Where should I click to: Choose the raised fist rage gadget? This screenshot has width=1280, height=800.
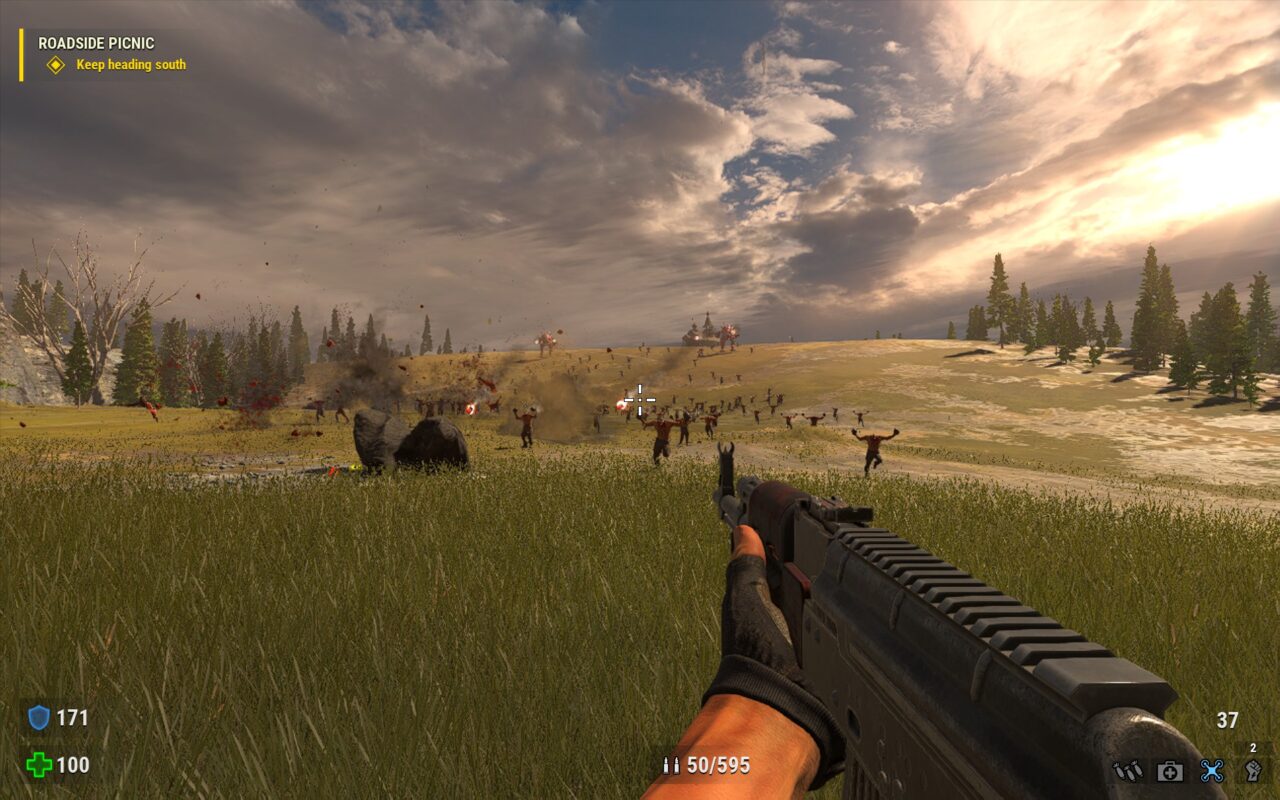point(1253,771)
